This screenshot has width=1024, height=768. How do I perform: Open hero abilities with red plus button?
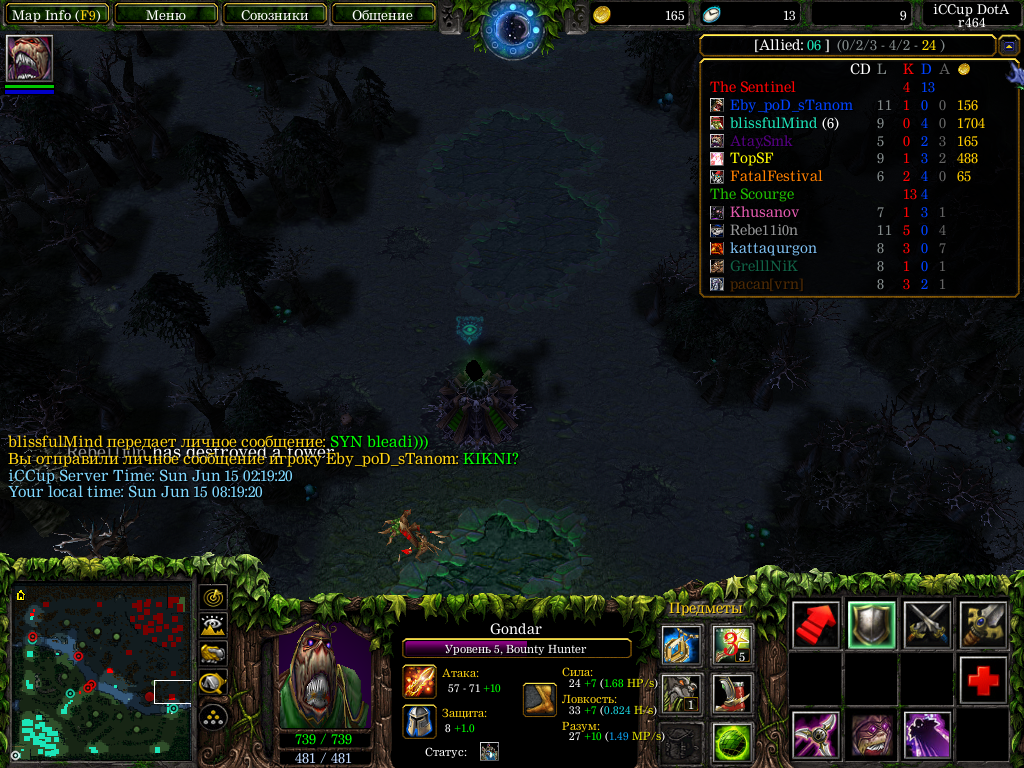coord(983,680)
